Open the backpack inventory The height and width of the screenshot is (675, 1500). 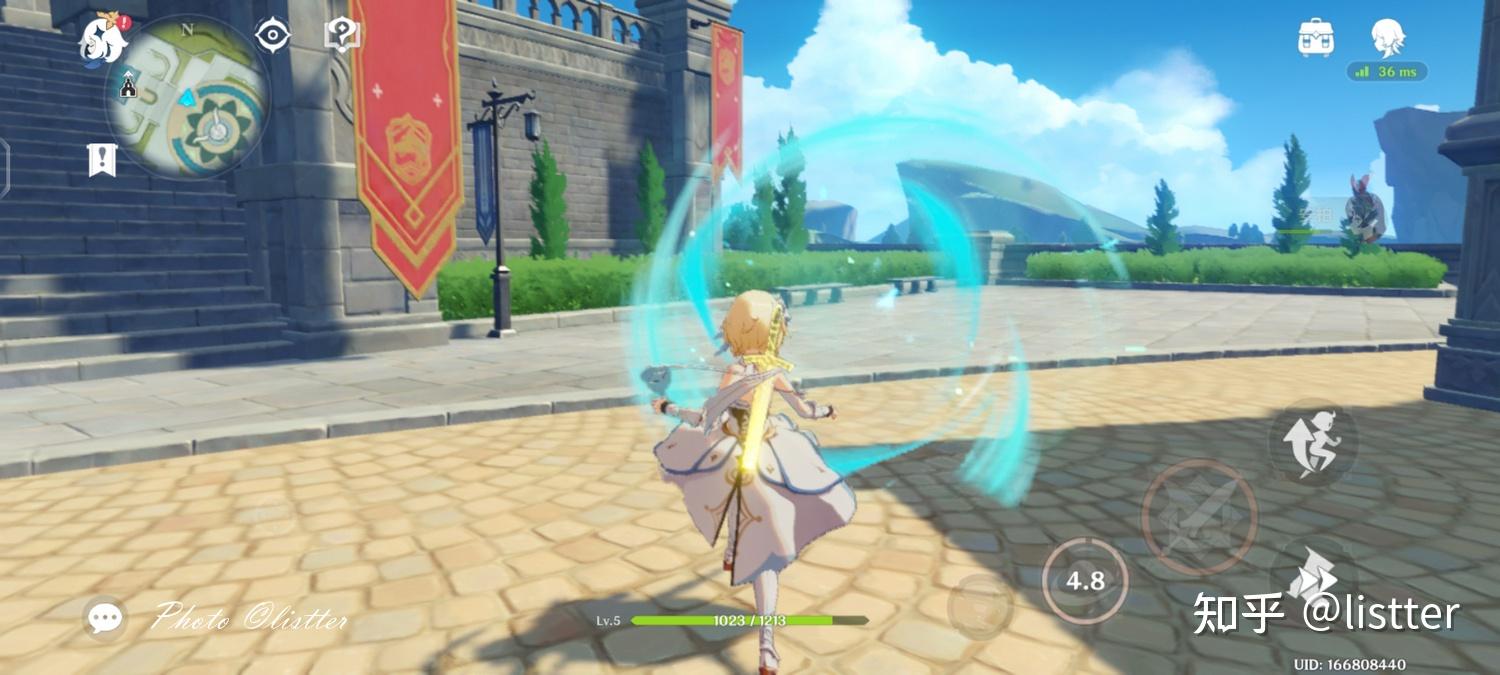click(1316, 38)
